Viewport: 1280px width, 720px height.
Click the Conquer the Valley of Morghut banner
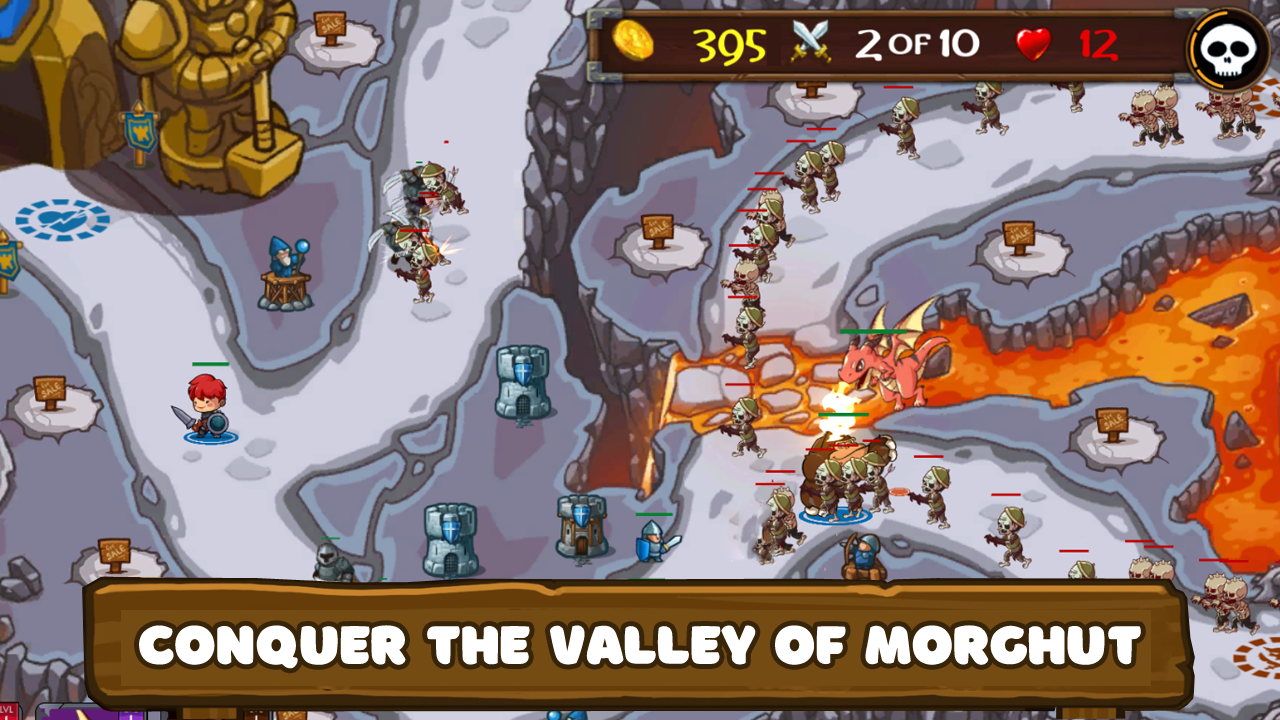click(640, 644)
